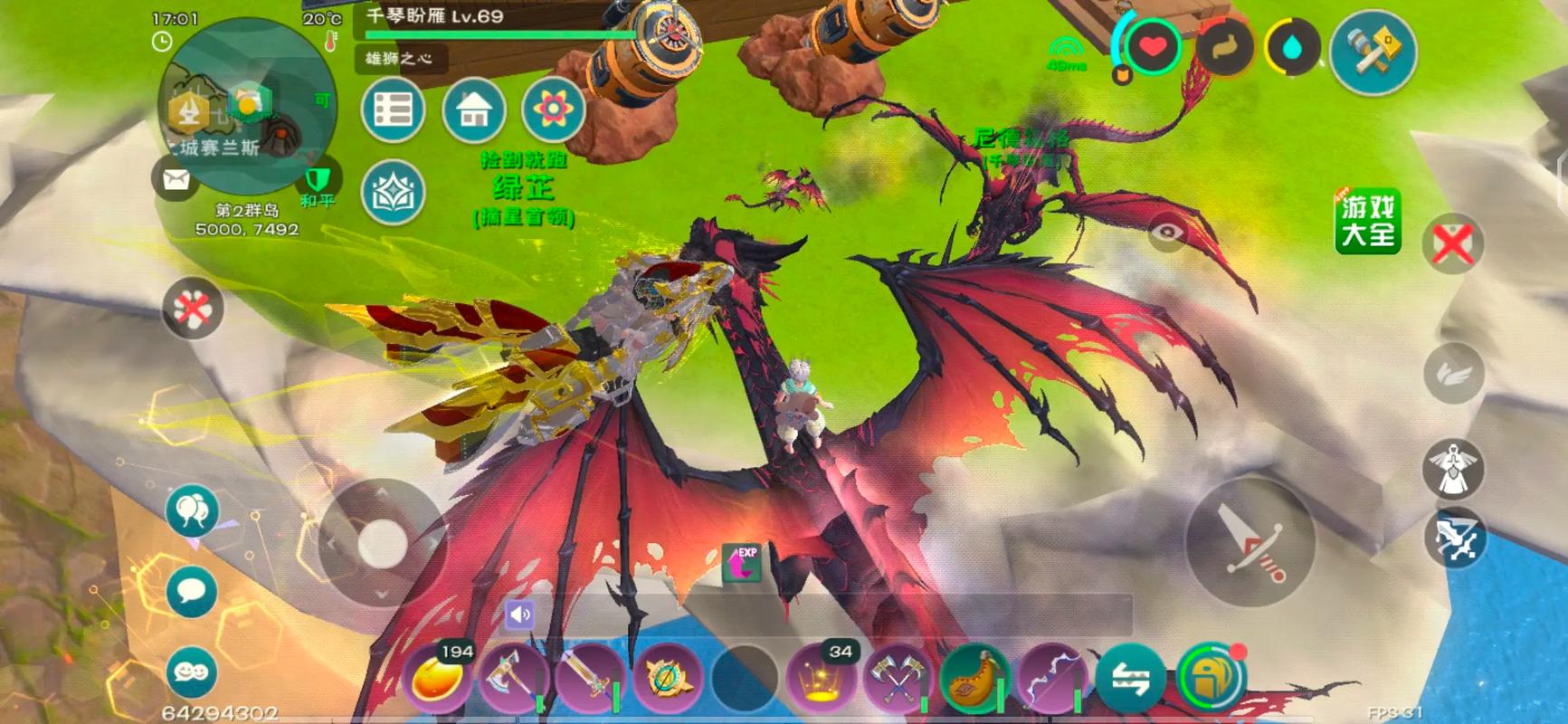Image resolution: width=1568 pixels, height=724 pixels.
Task: Tap the sword attack button
Action: [1250, 543]
